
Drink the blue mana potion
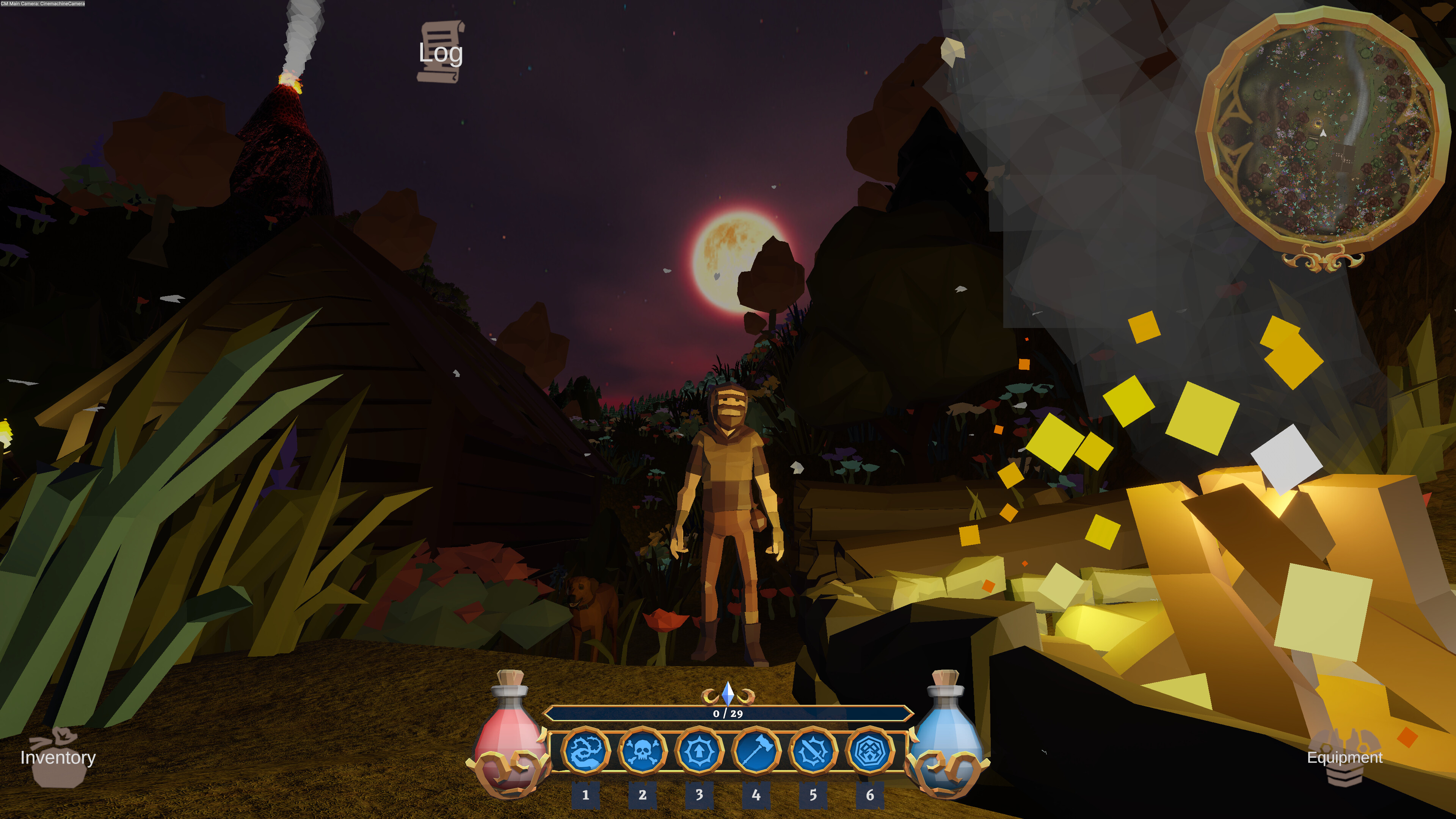(x=947, y=735)
